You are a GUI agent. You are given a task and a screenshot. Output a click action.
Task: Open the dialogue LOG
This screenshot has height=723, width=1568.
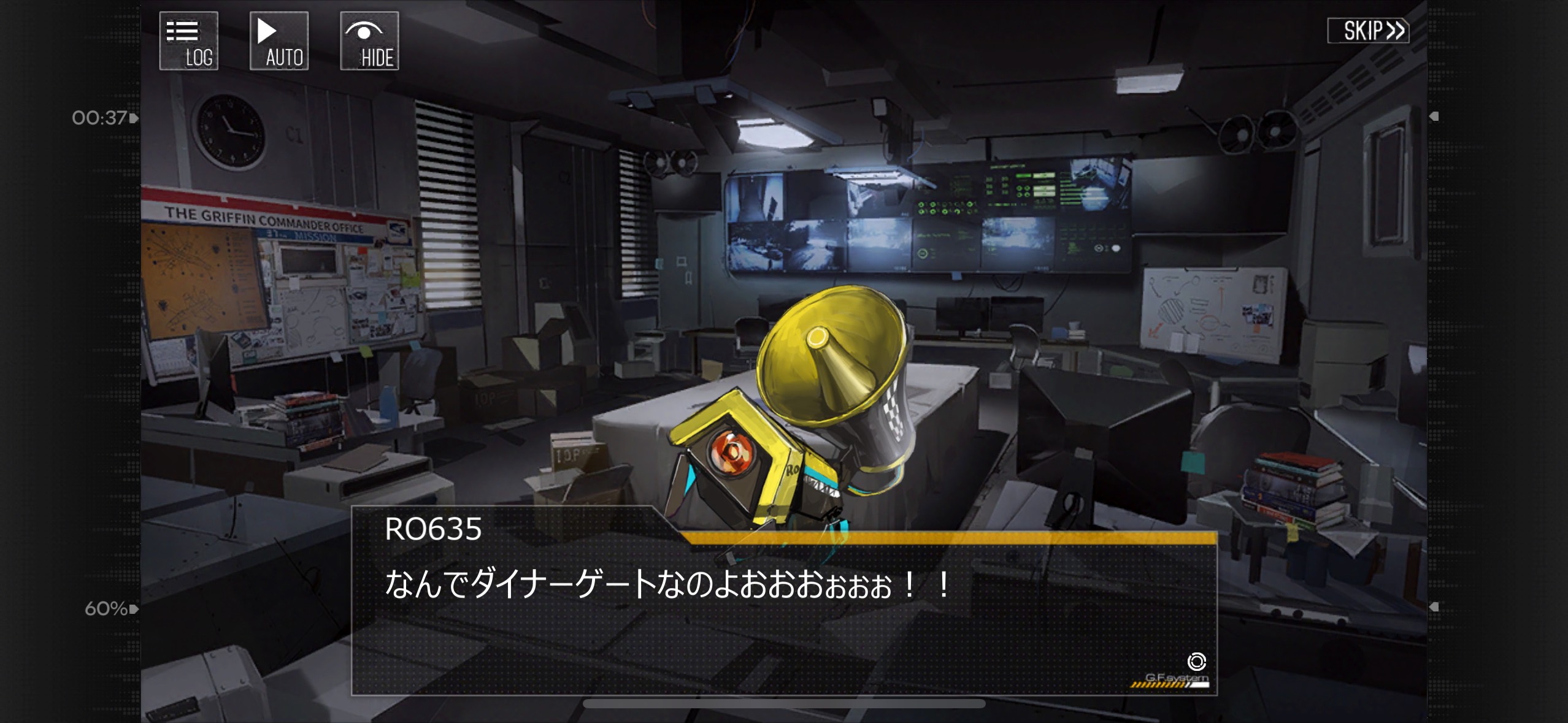(x=189, y=41)
